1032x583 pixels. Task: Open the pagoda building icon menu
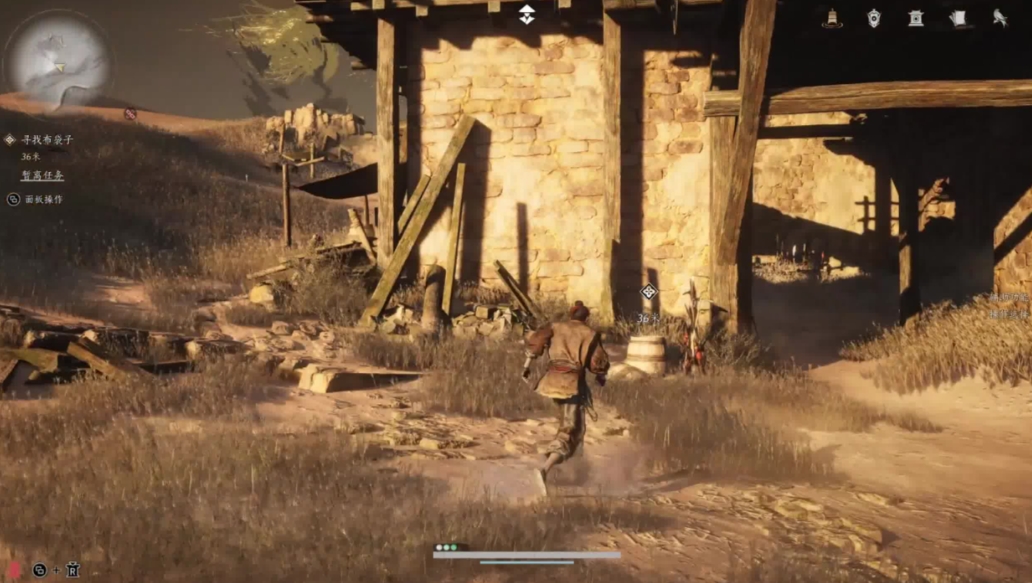(916, 17)
